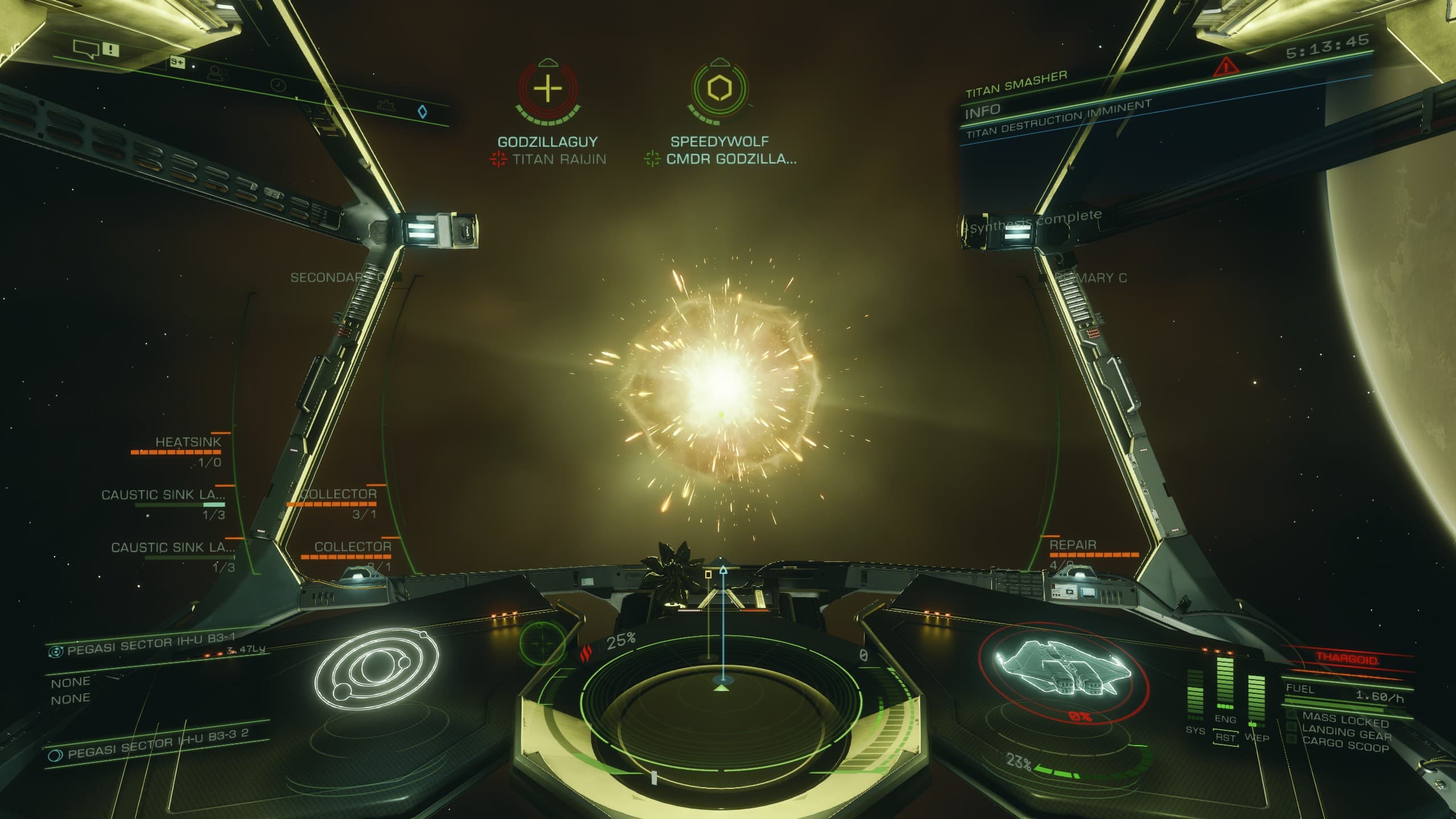Switch to the comms history clock tab
This screenshot has width=1456, height=819.
278,85
